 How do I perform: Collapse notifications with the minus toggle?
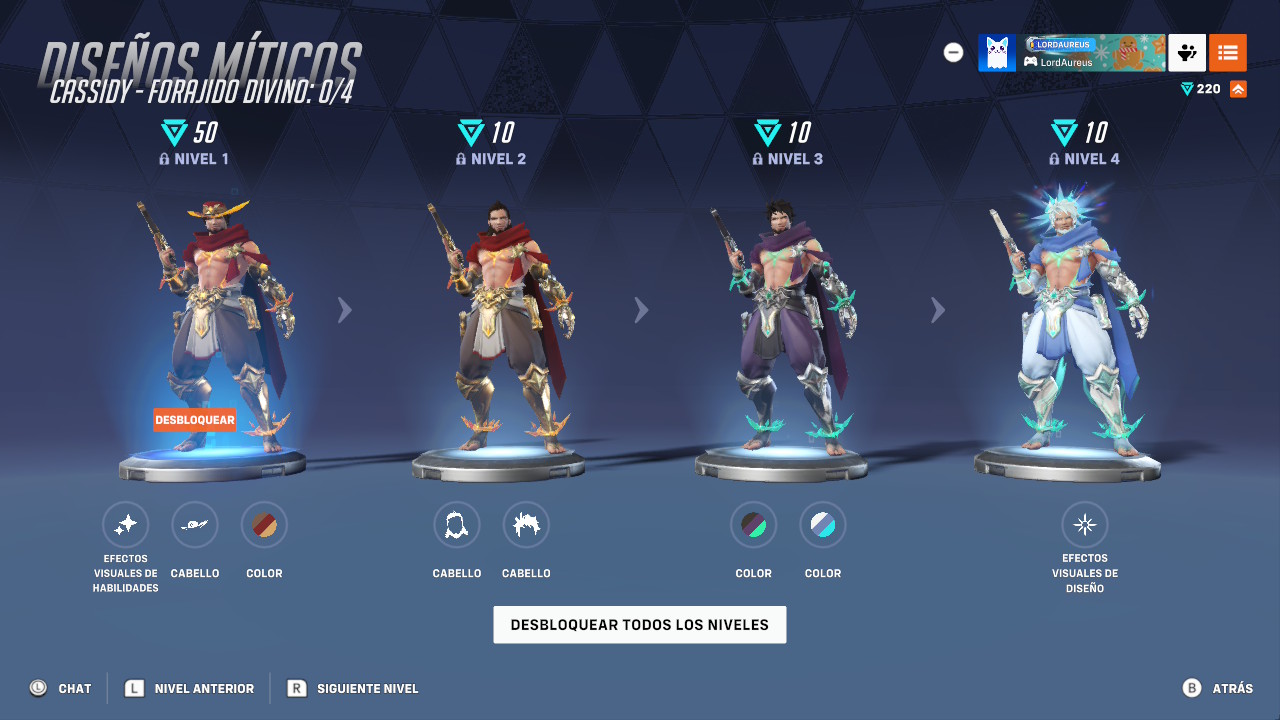click(953, 52)
